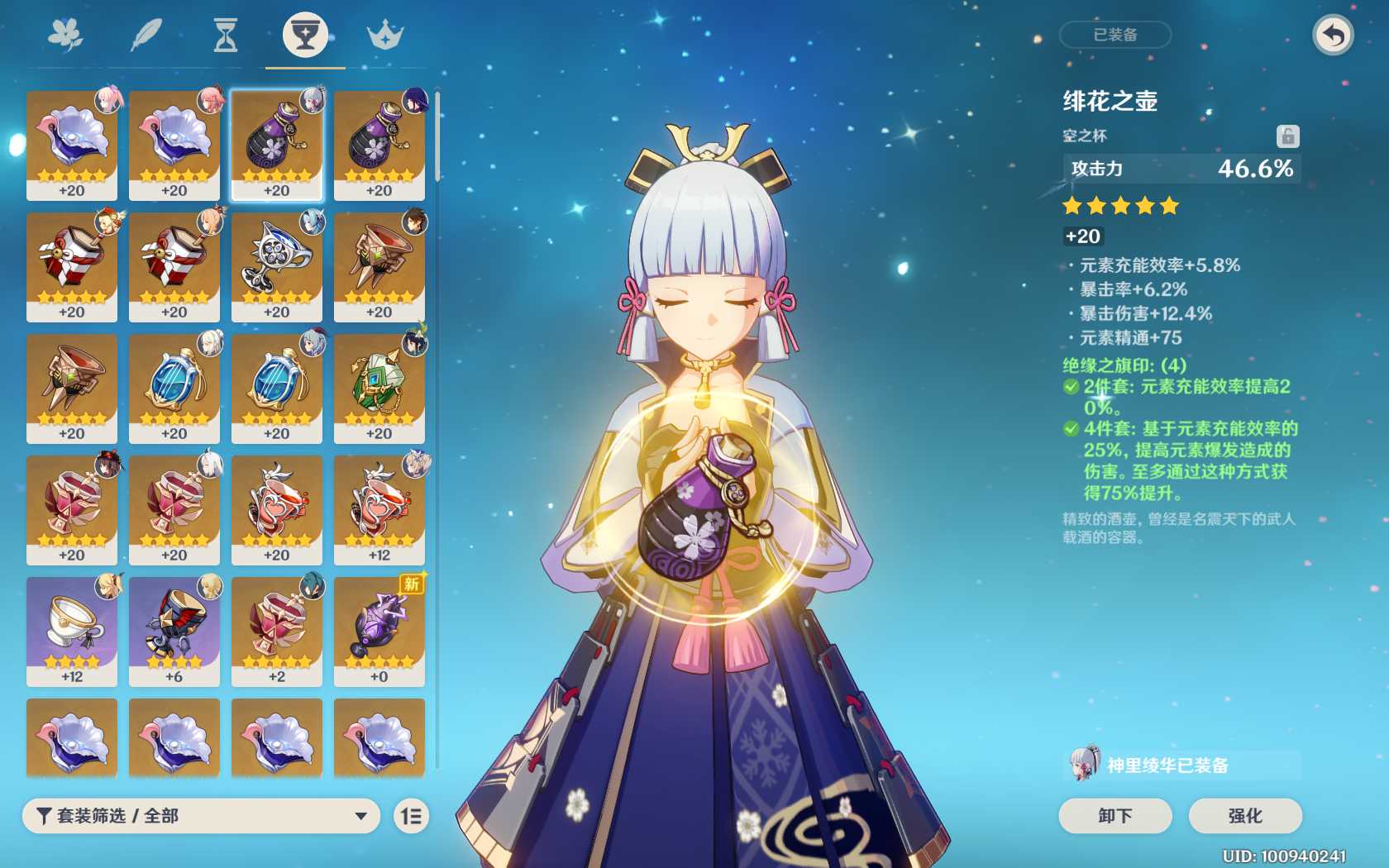Switch to the crown circlet tab
The width and height of the screenshot is (1389, 868).
(384, 36)
